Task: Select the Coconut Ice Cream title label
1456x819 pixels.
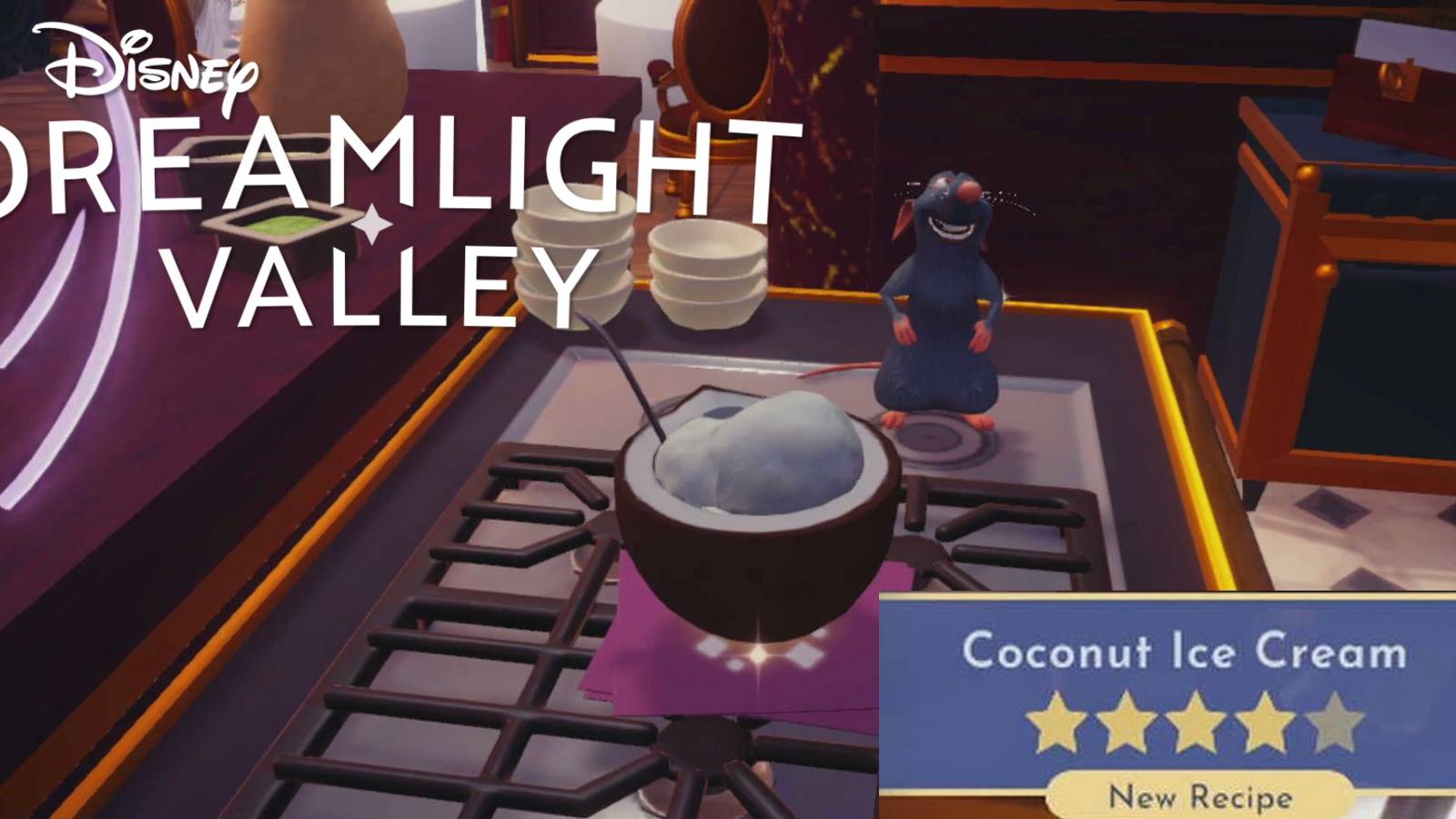Action: point(1183,650)
